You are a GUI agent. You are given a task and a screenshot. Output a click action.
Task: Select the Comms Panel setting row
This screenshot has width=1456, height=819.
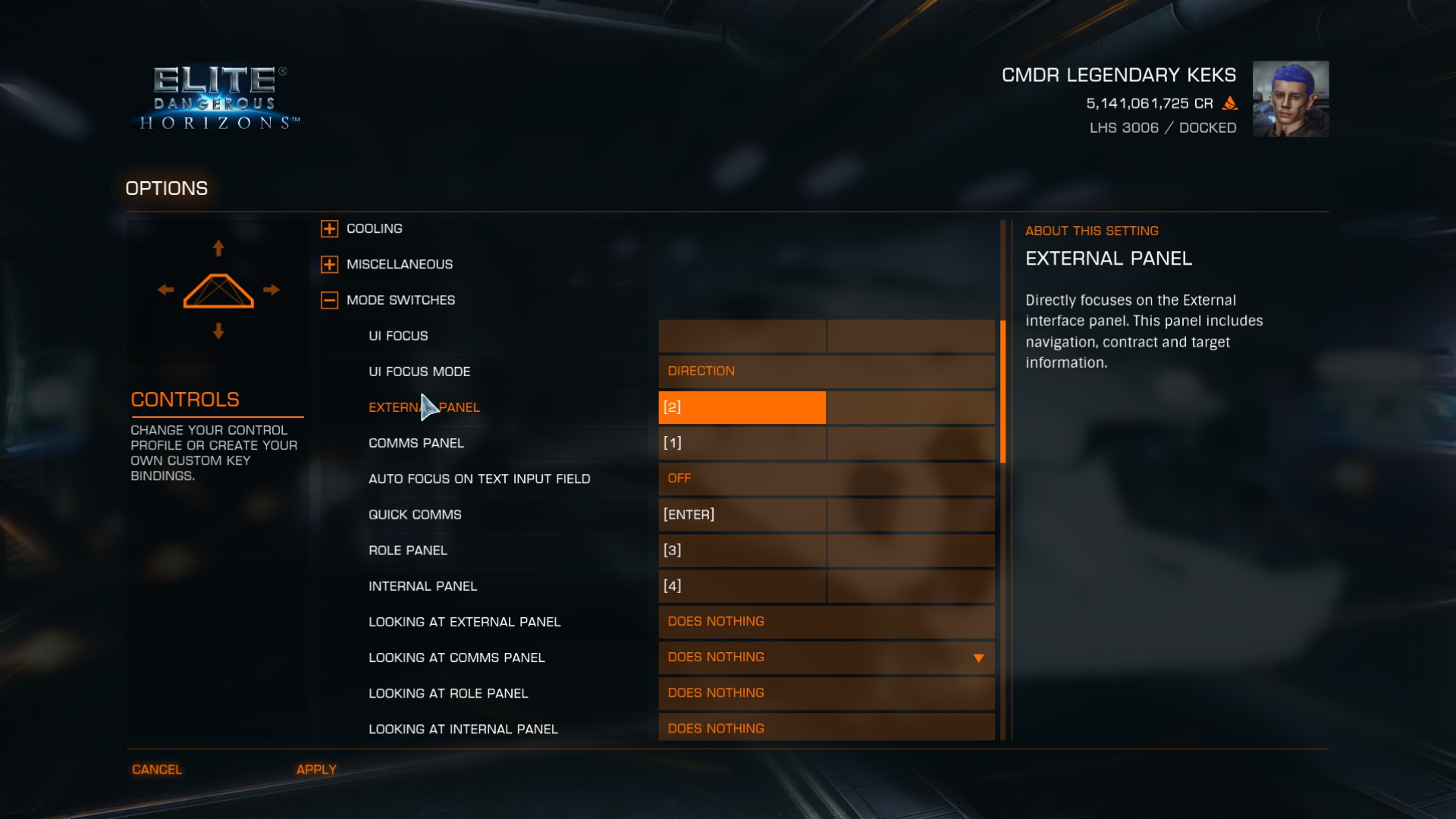[x=416, y=443]
